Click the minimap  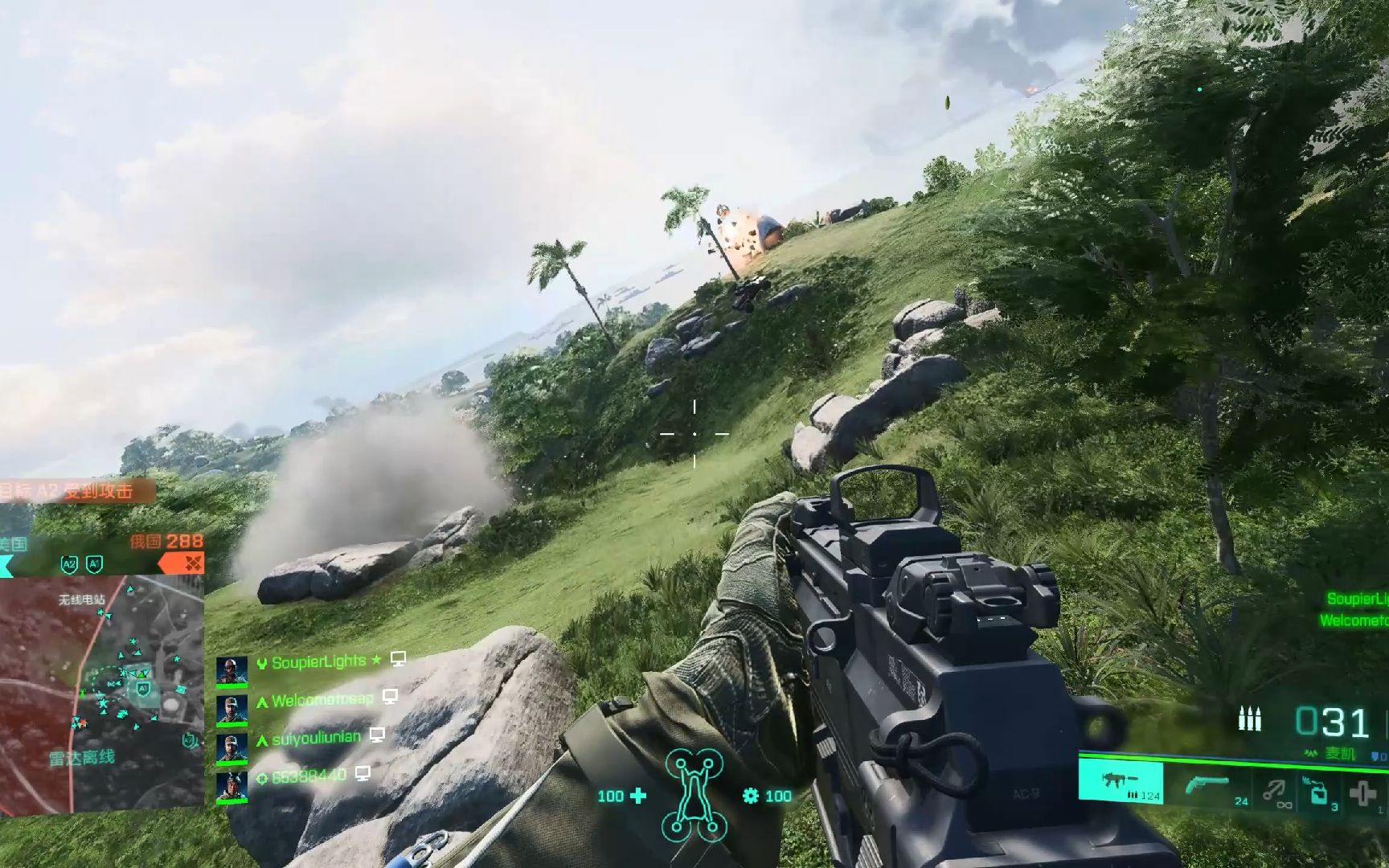(x=101, y=691)
